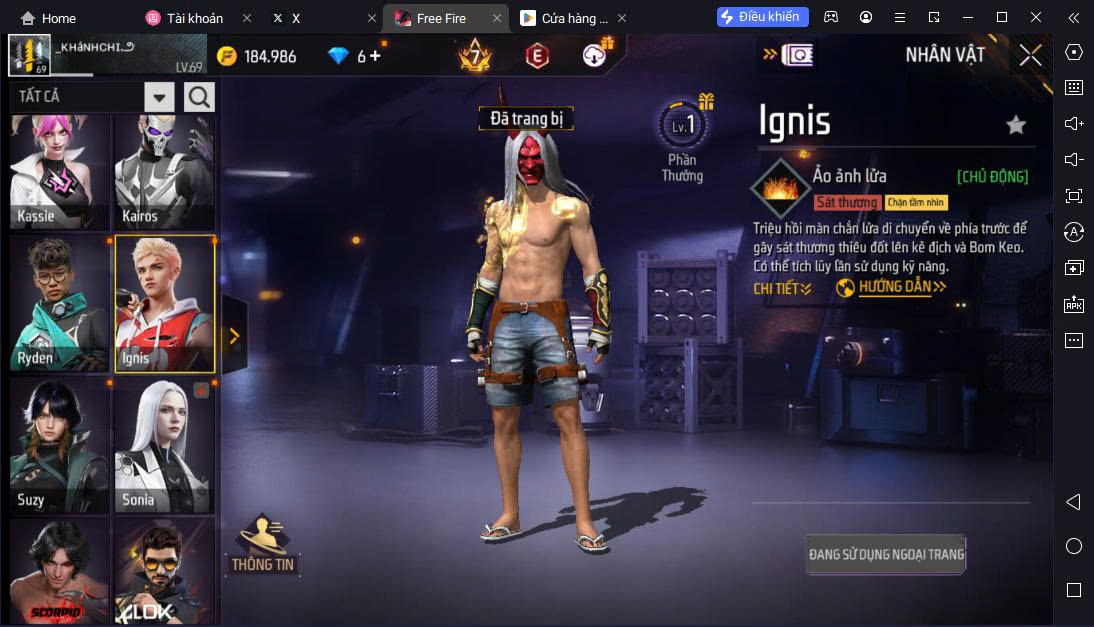Viewport: 1094px width, 627px height.
Task: Click the ĐANG SỬ DỤNG NGOẠI TRANG button
Action: click(x=886, y=554)
